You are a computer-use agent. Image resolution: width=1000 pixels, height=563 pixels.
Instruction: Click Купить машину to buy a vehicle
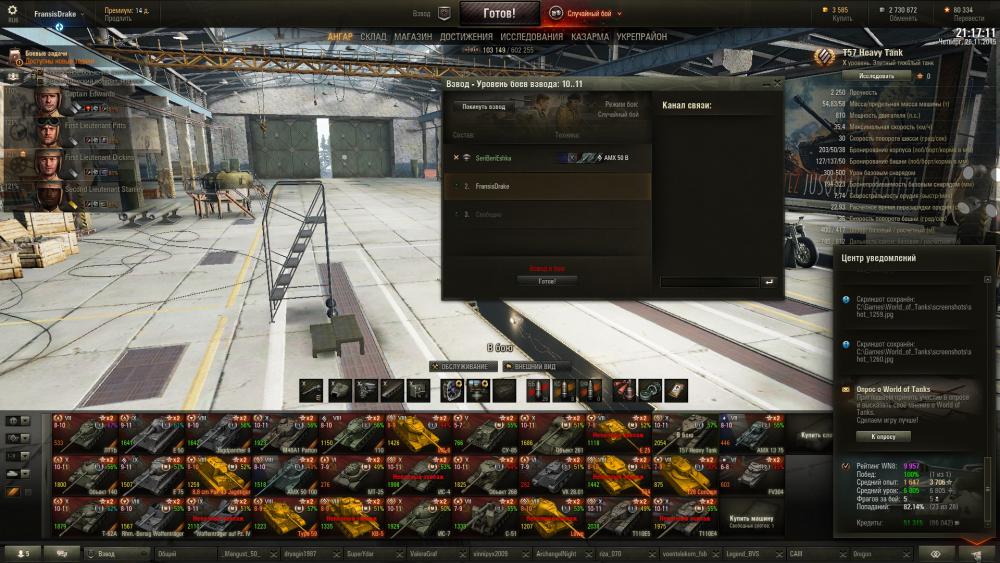(751, 519)
